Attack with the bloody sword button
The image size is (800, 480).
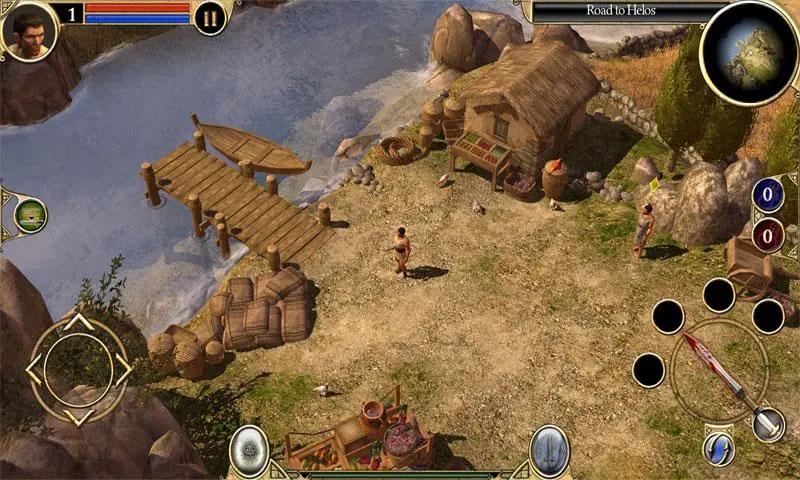pyautogui.click(x=718, y=370)
